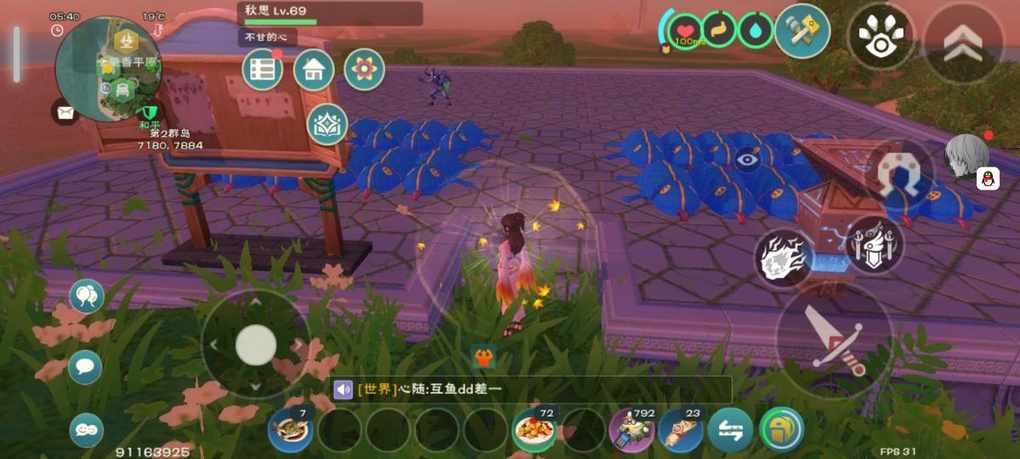1020x459 pixels.
Task: Open the task list menu icon
Action: (x=263, y=69)
